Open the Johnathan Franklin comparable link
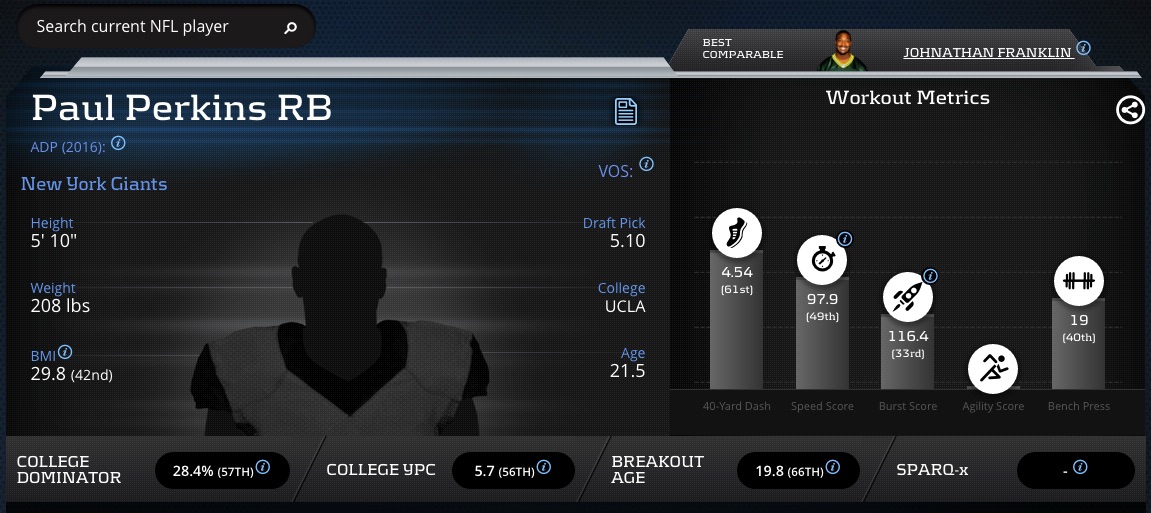 point(987,52)
